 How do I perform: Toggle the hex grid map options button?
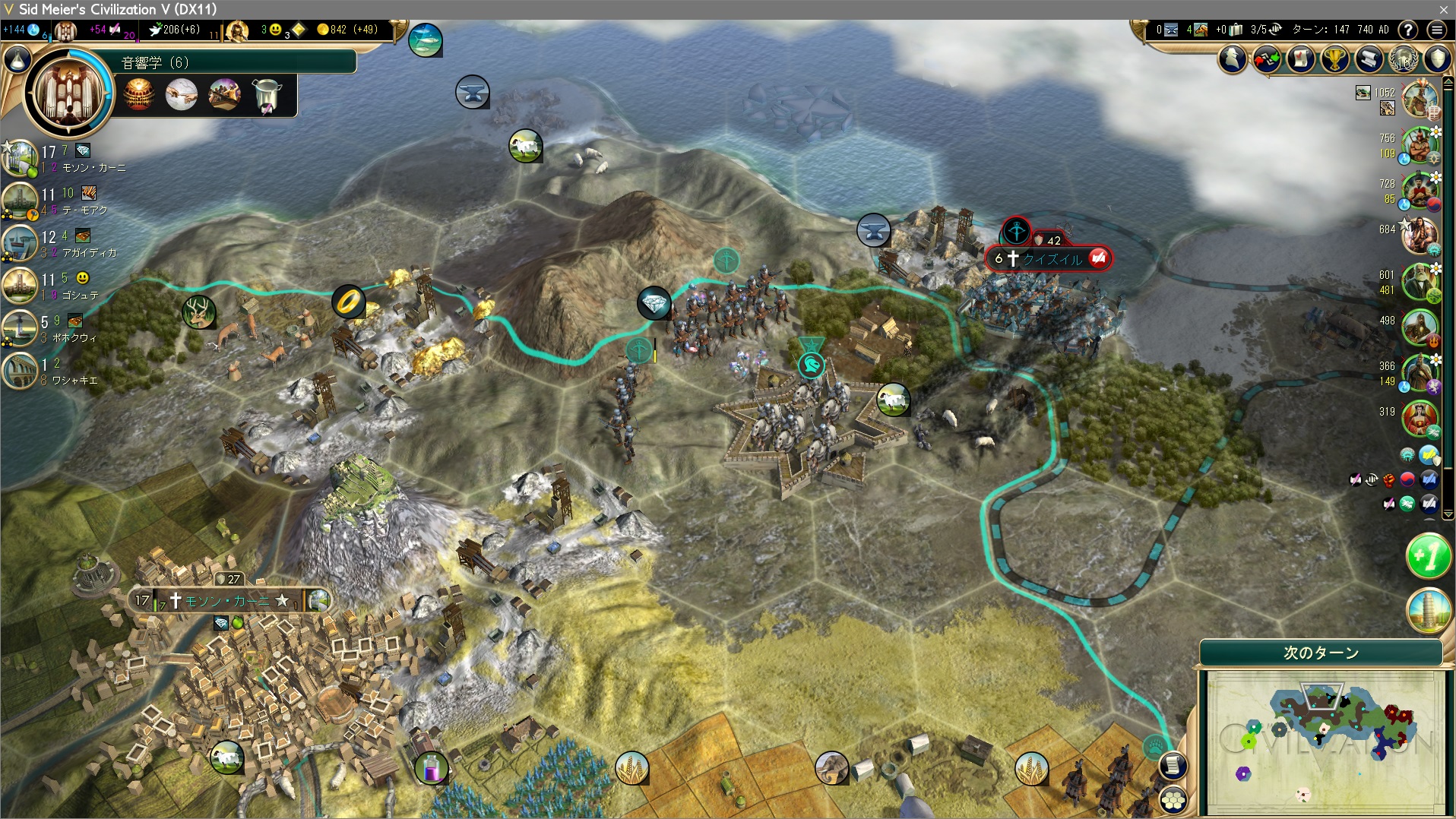coord(1174,800)
